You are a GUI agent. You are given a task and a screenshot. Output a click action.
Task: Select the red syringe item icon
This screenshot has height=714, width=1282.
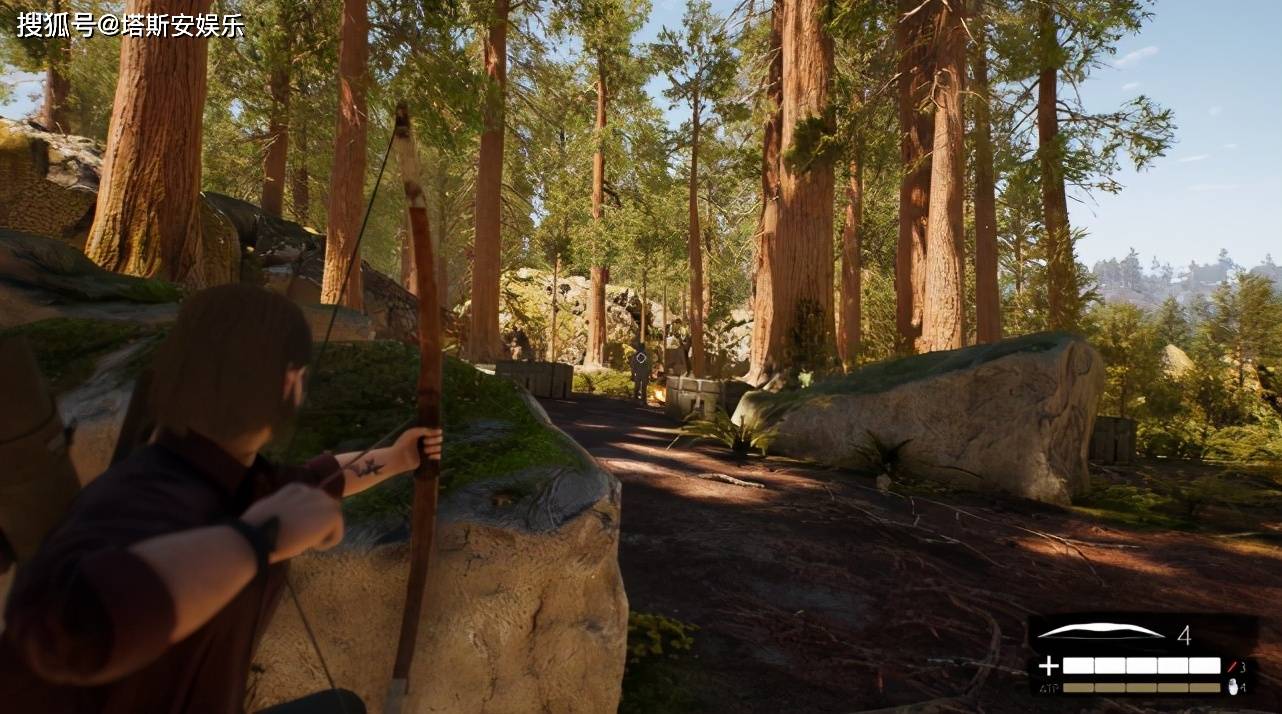click(x=1232, y=666)
